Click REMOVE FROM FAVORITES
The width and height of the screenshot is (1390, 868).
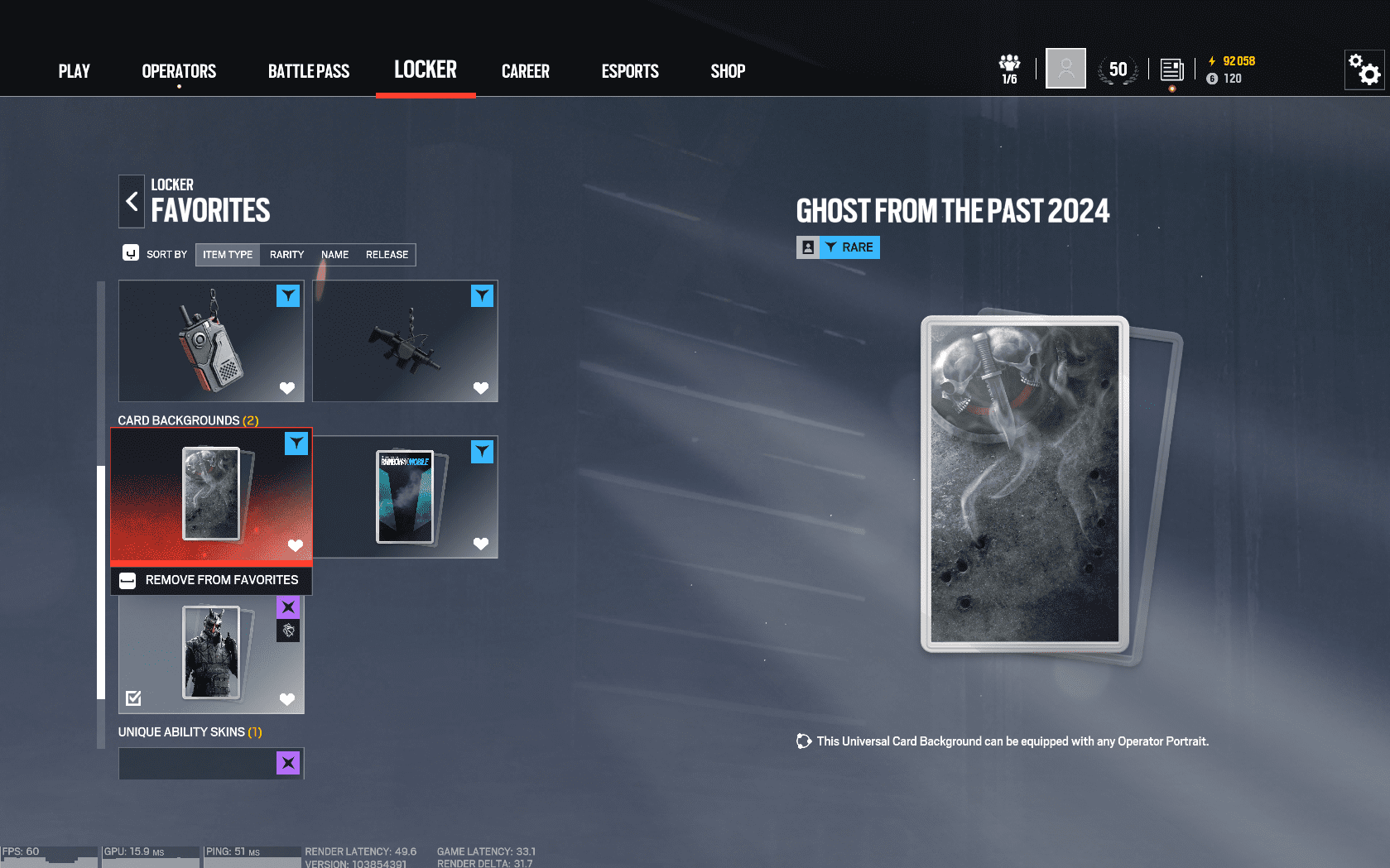click(211, 579)
